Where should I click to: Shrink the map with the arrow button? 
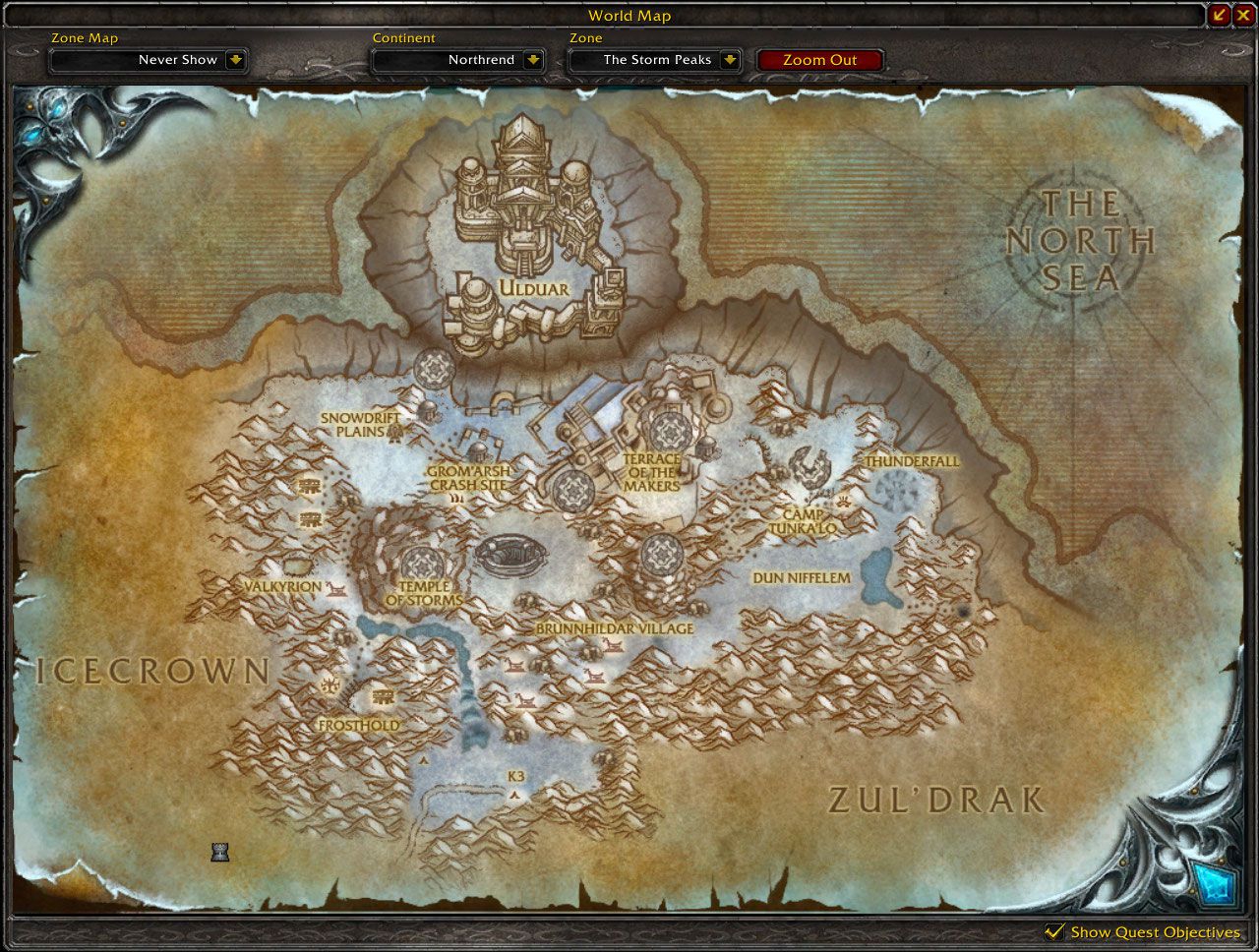(x=1220, y=15)
